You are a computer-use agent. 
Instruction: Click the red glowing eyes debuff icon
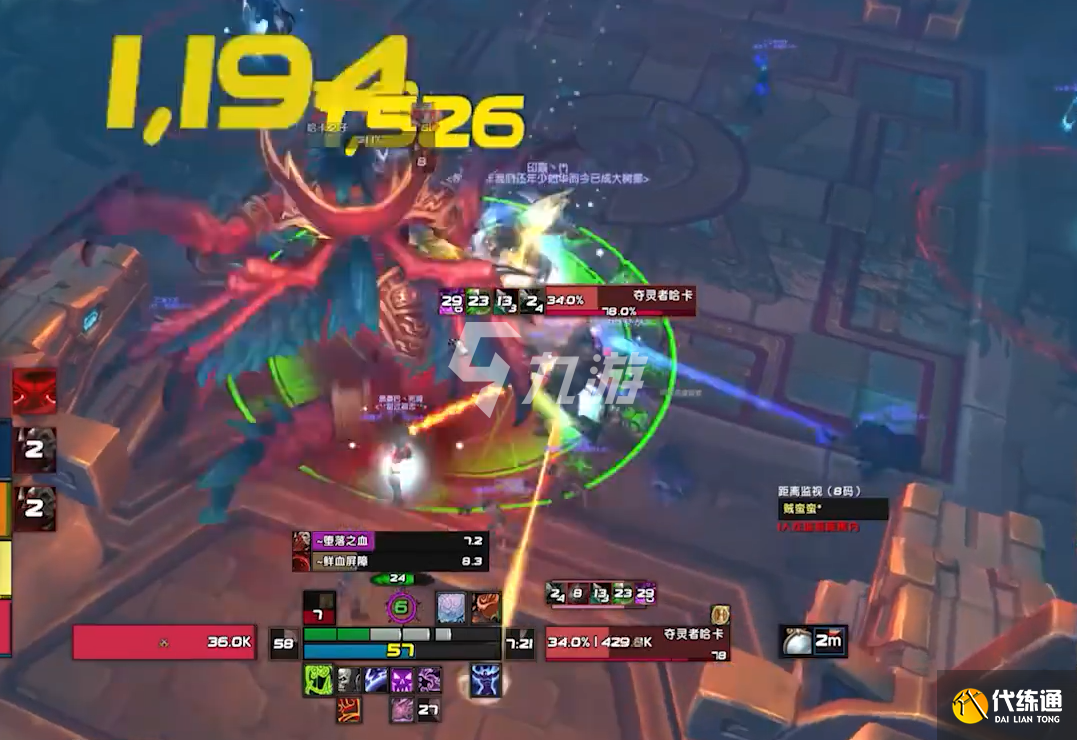tap(33, 391)
